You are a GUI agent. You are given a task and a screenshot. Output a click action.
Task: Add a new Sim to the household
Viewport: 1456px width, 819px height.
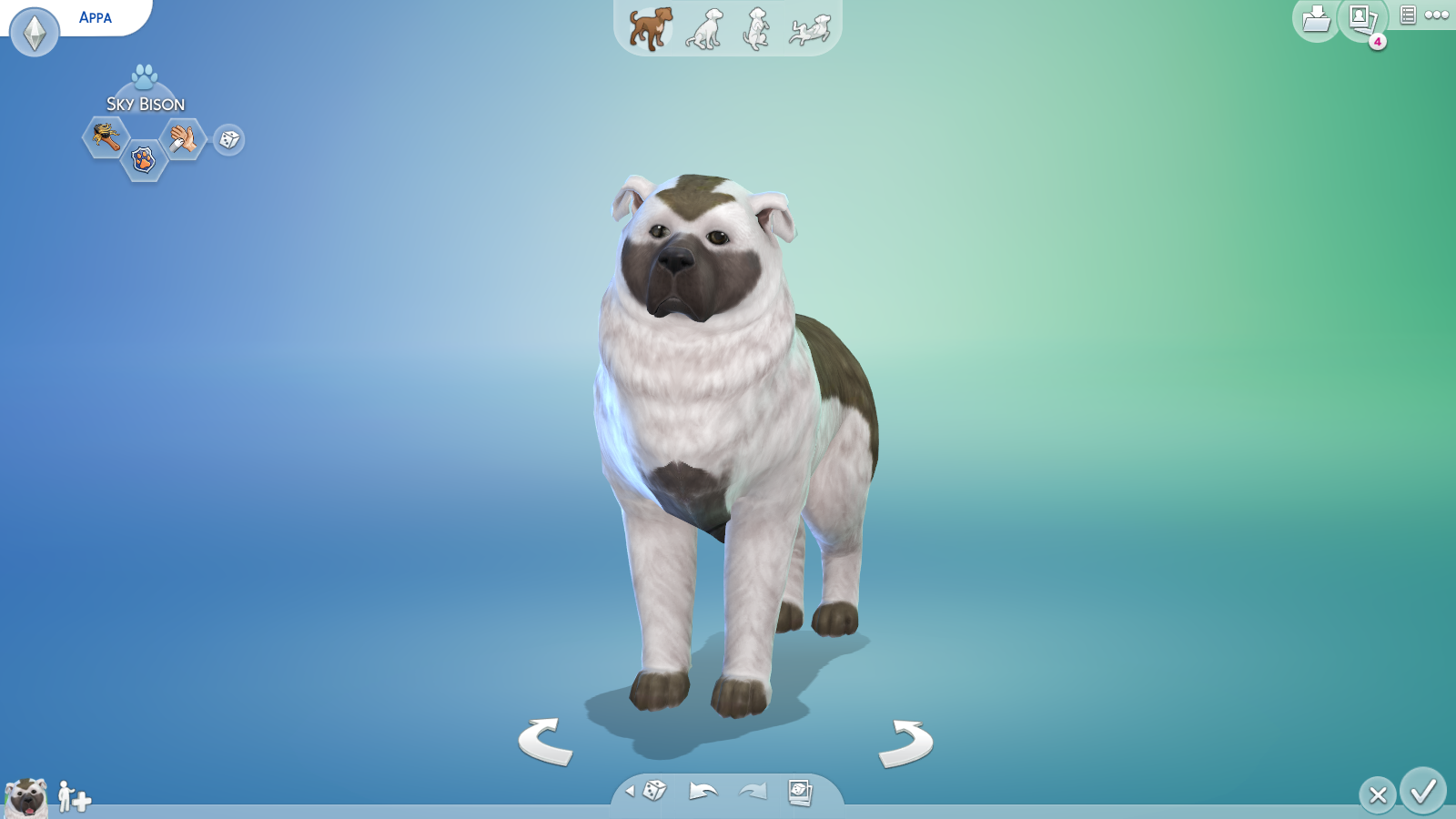pyautogui.click(x=73, y=795)
